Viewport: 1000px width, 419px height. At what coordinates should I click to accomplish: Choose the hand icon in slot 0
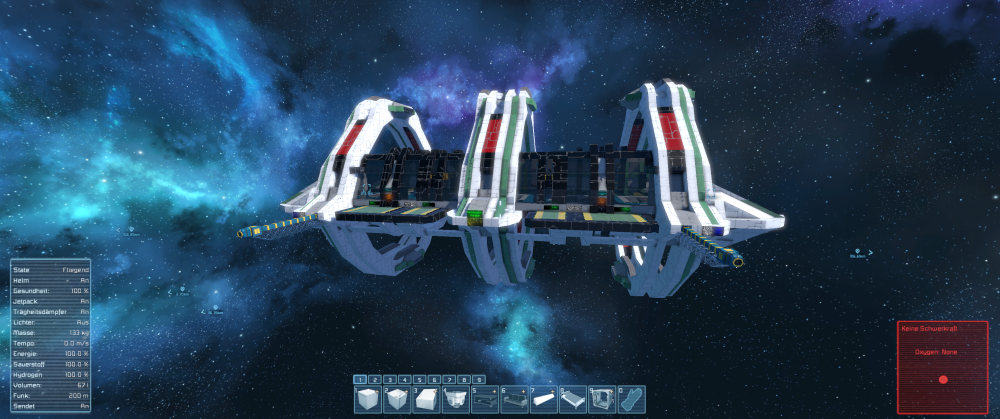630,401
